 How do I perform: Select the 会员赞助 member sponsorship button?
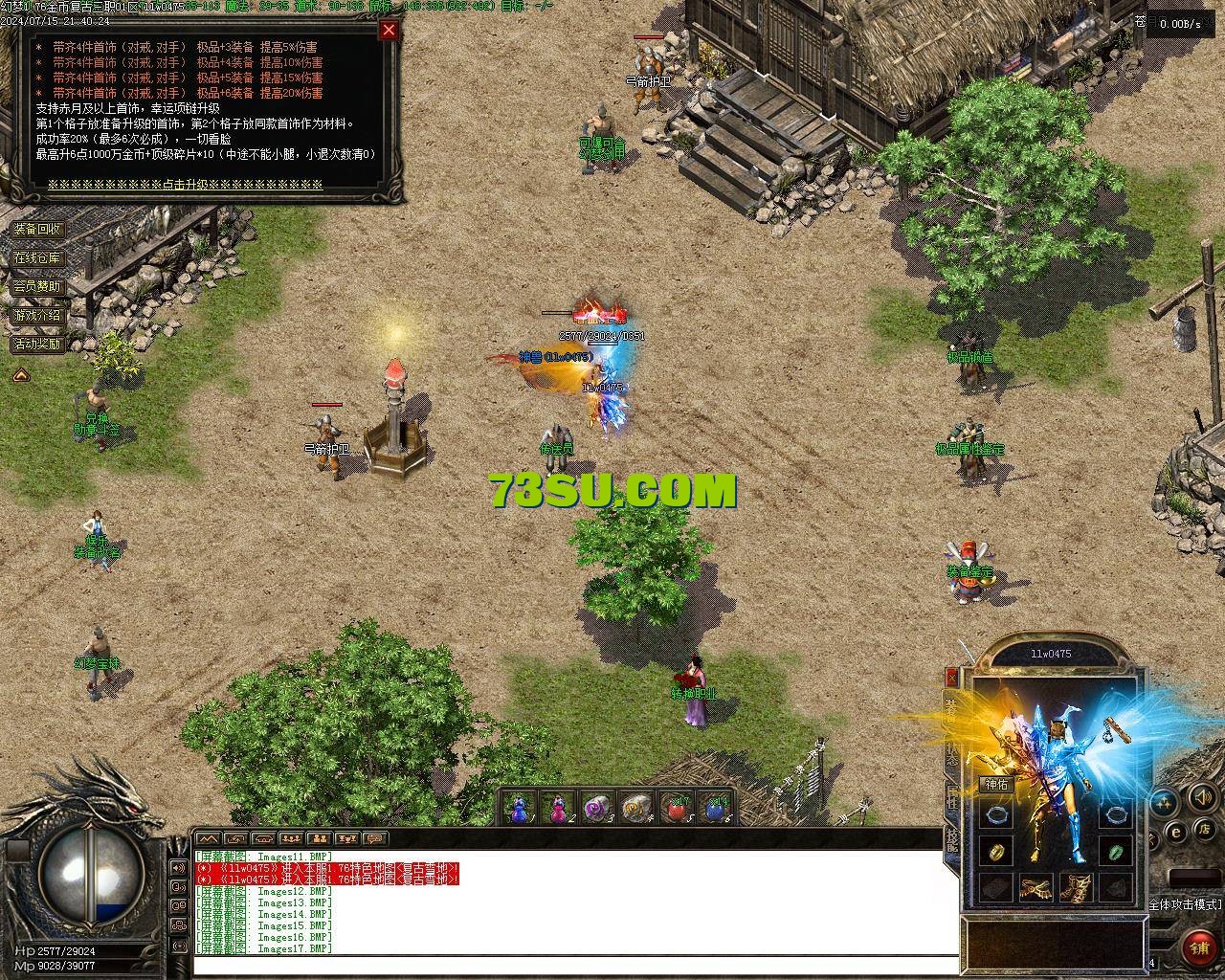point(37,286)
